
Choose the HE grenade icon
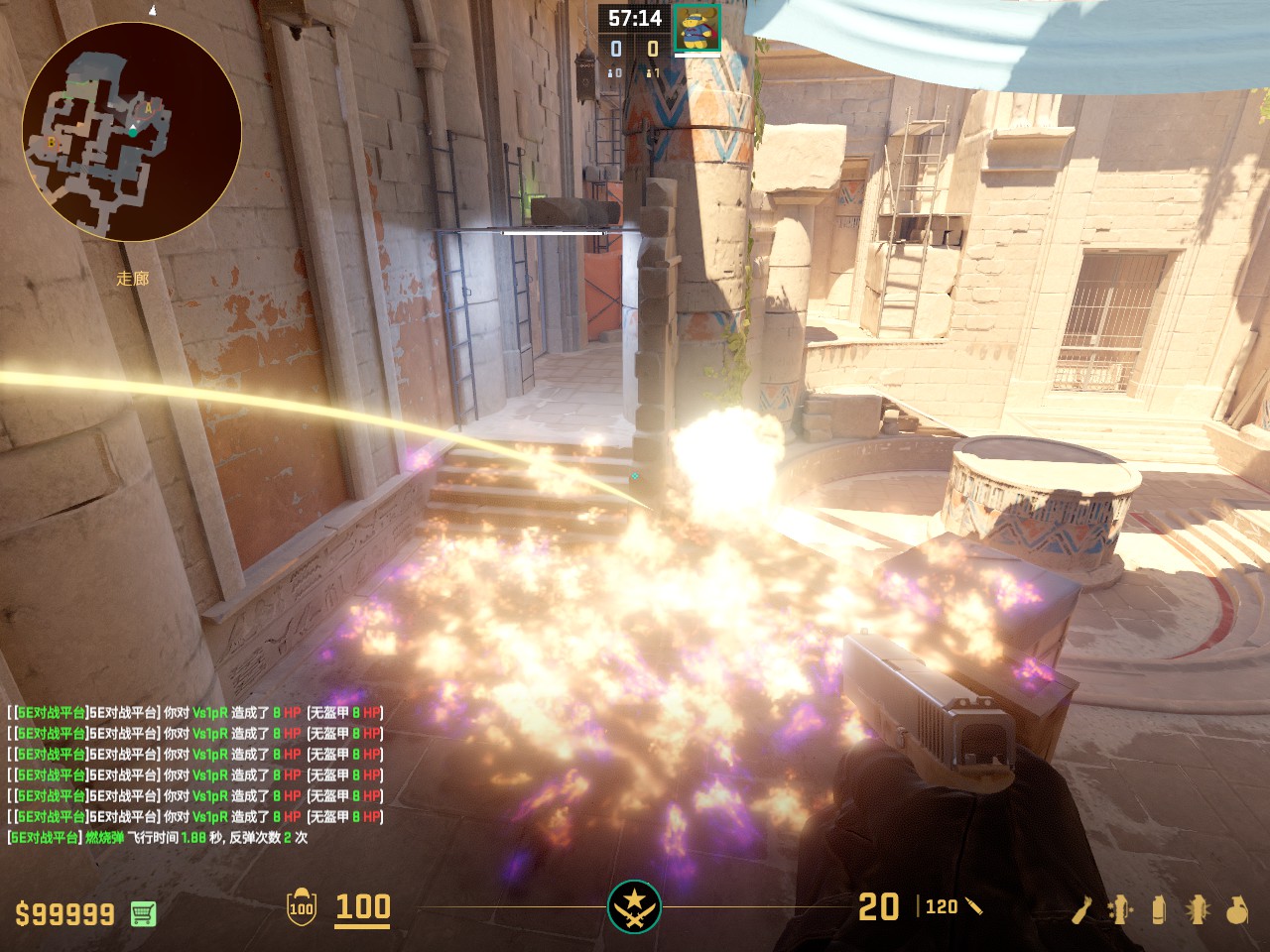(x=1236, y=908)
